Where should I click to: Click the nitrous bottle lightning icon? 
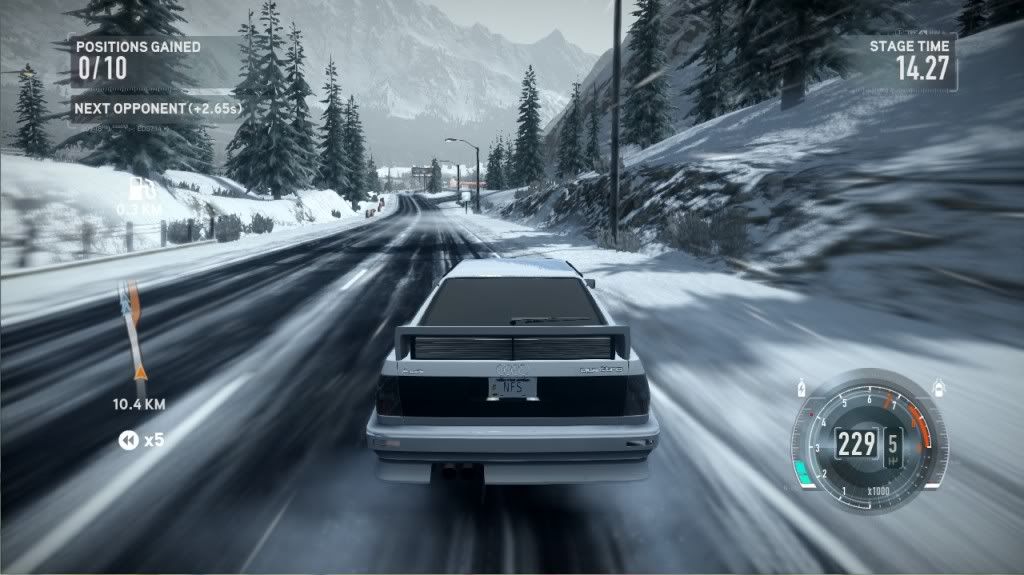(x=800, y=387)
